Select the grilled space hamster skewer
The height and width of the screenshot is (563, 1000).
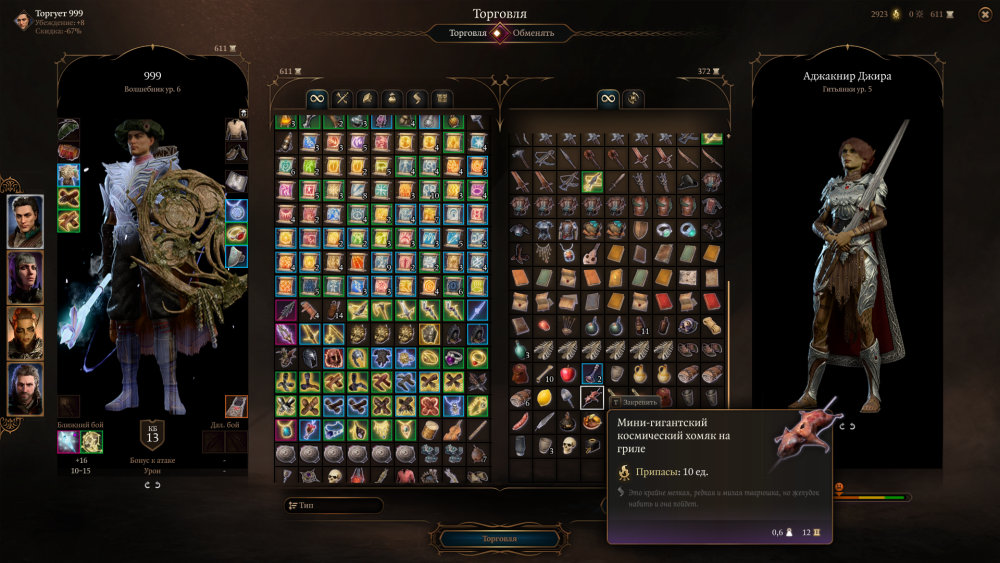pos(592,398)
